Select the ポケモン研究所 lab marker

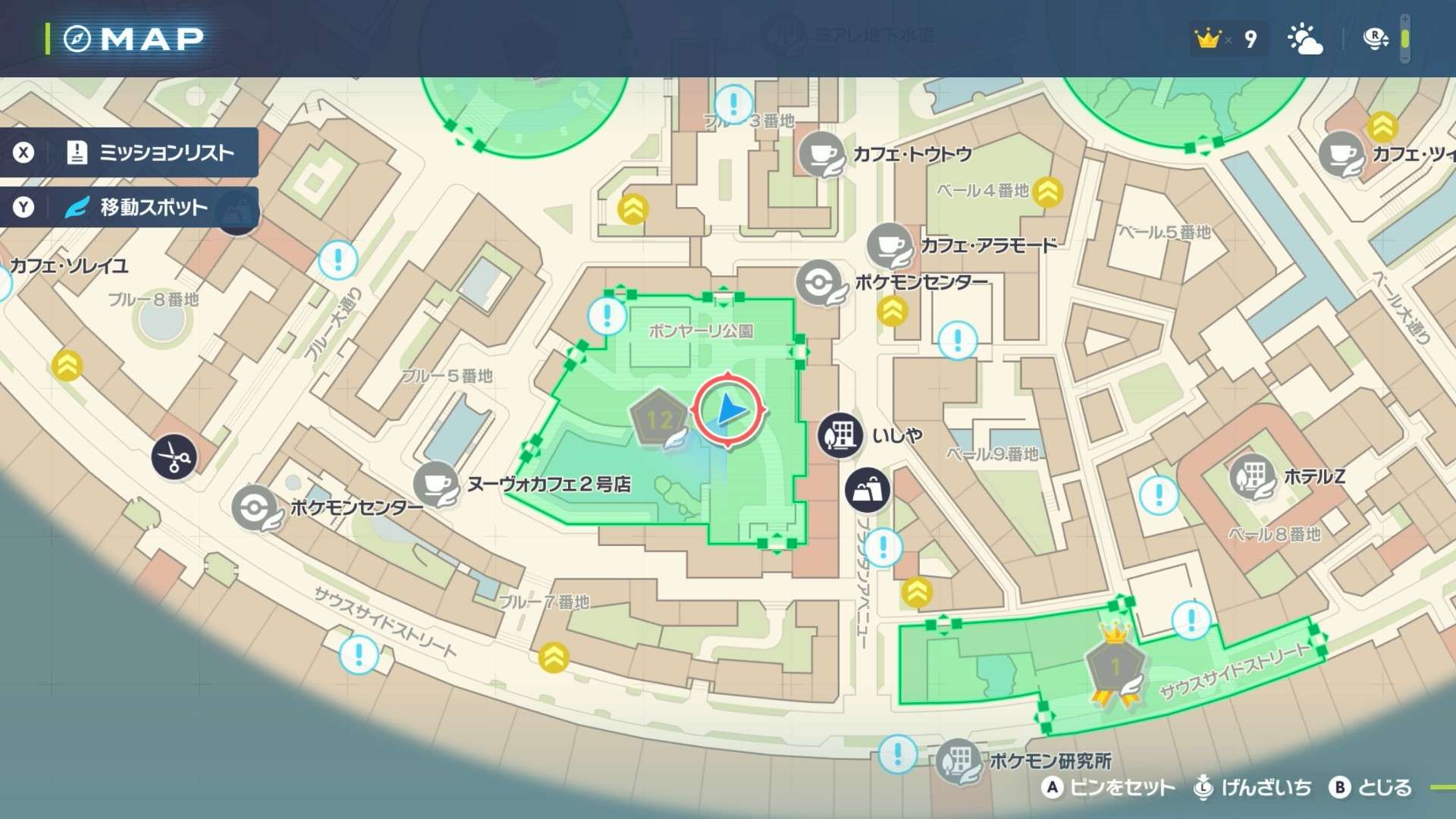click(959, 760)
